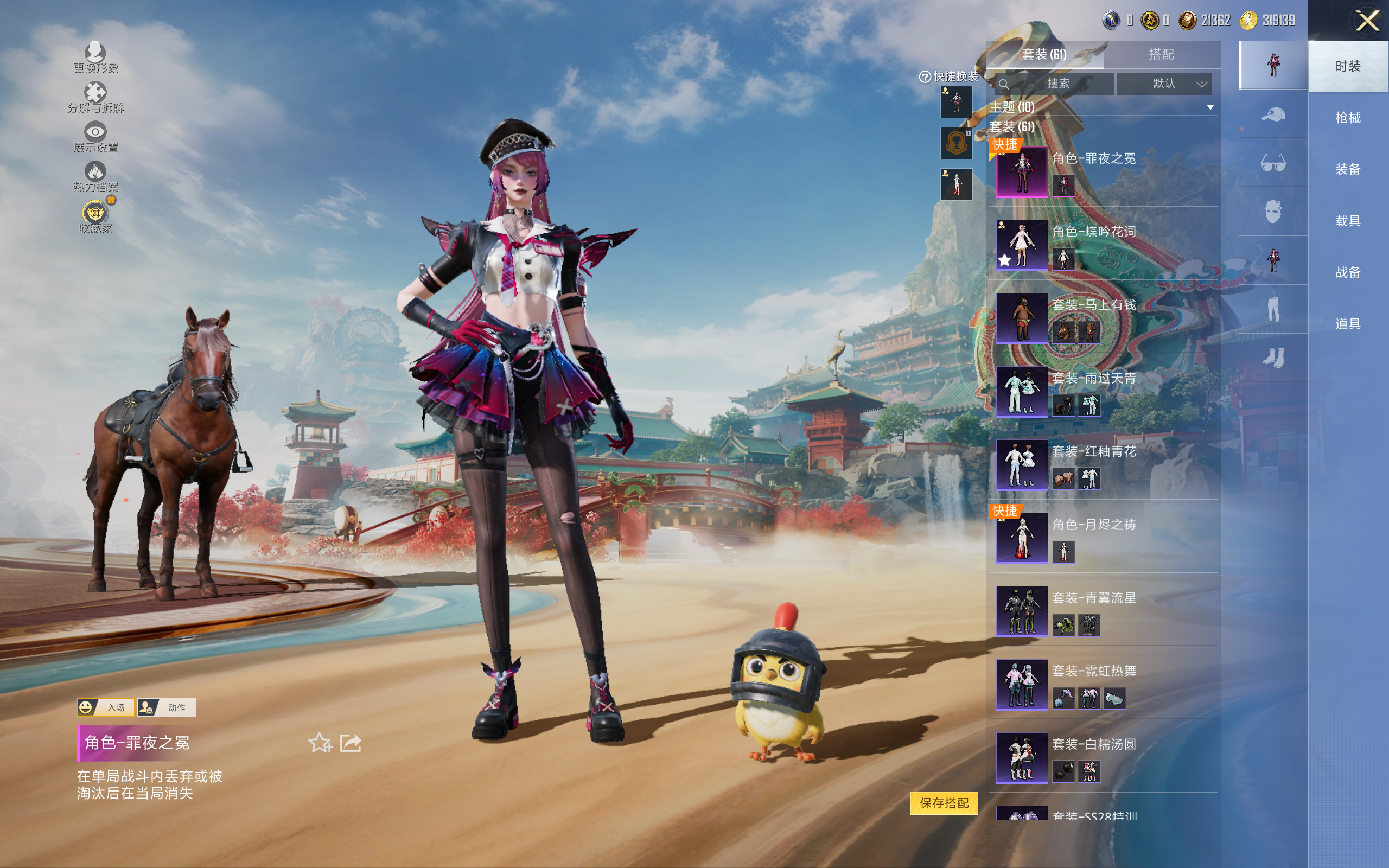Screen dimensions: 1389x868
Task: Open the 装备 category
Action: [1347, 169]
